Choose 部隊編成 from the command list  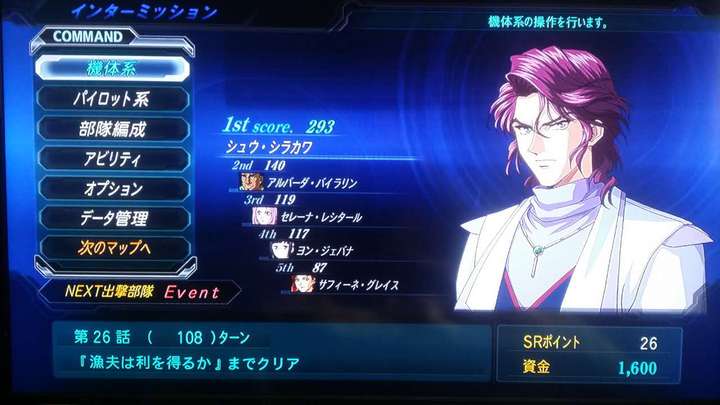[112, 129]
